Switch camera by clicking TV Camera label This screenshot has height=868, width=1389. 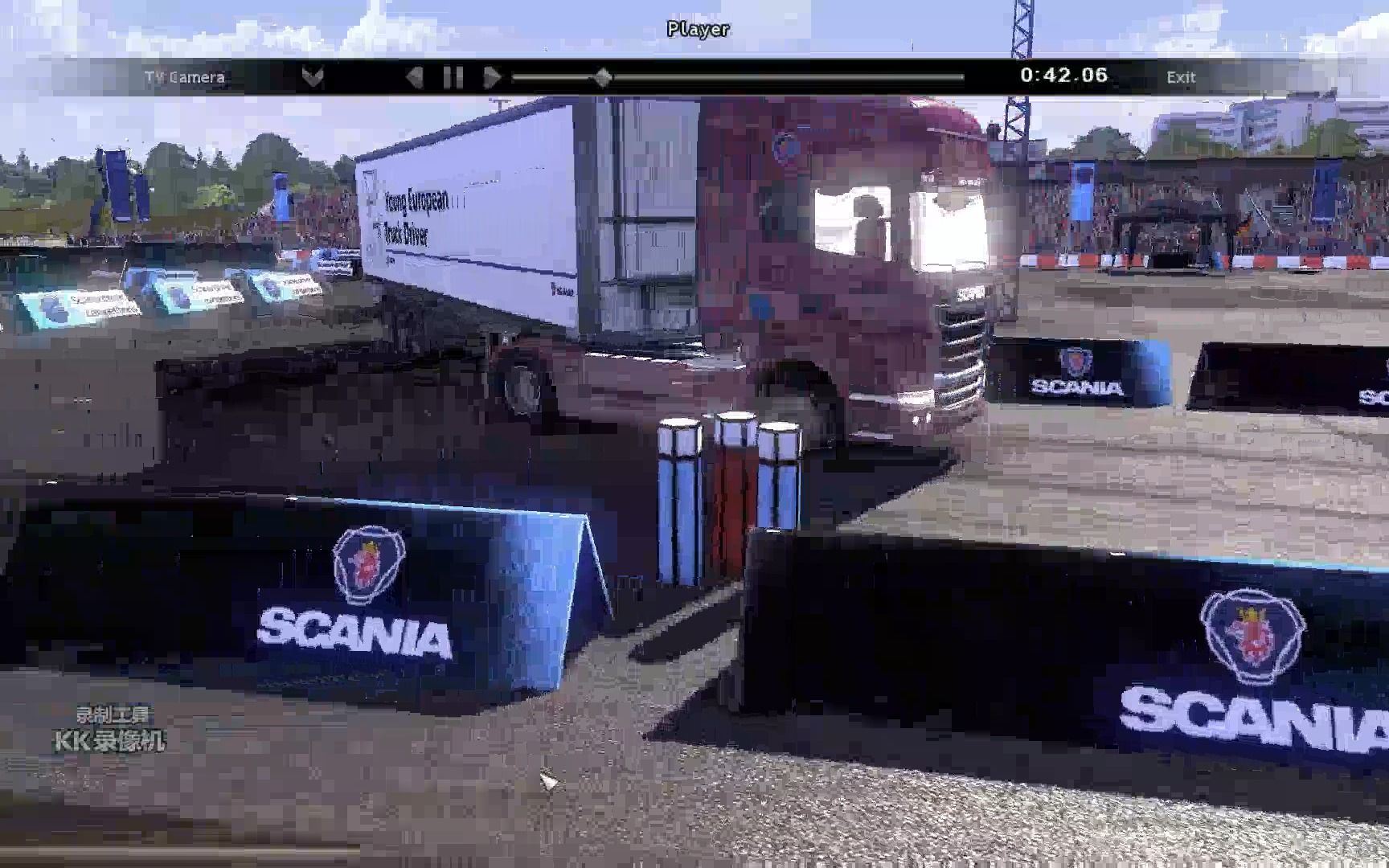[x=185, y=77]
